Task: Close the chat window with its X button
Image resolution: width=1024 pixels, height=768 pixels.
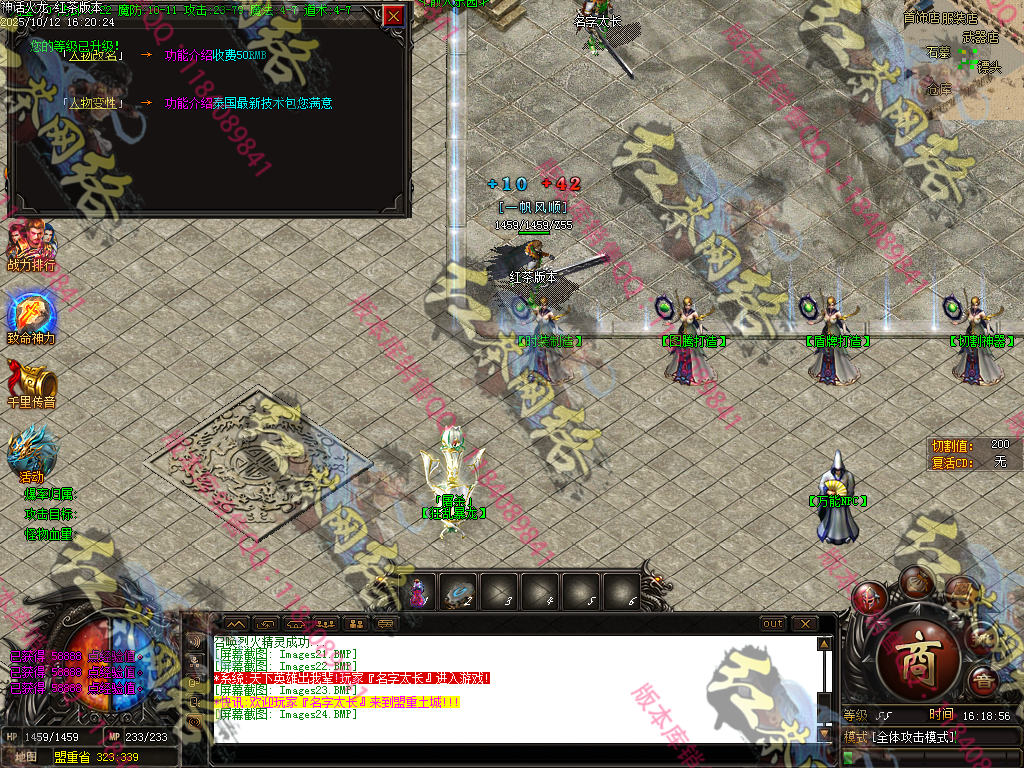Action: pyautogui.click(x=804, y=624)
